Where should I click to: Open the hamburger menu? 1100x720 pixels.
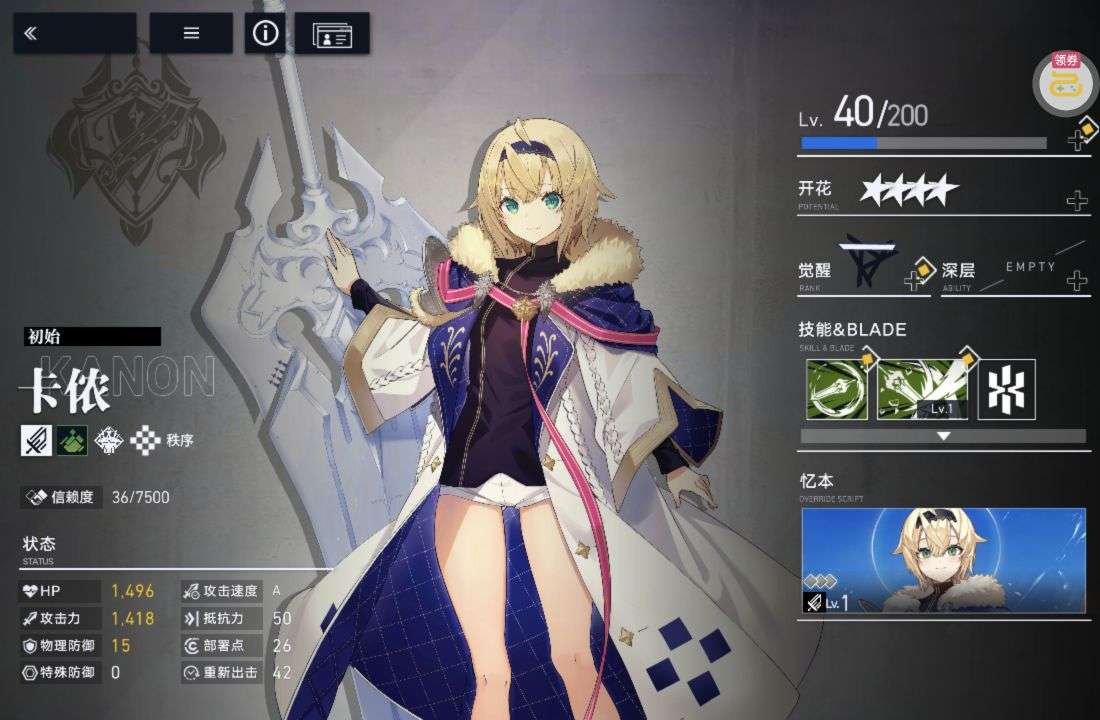coord(191,33)
